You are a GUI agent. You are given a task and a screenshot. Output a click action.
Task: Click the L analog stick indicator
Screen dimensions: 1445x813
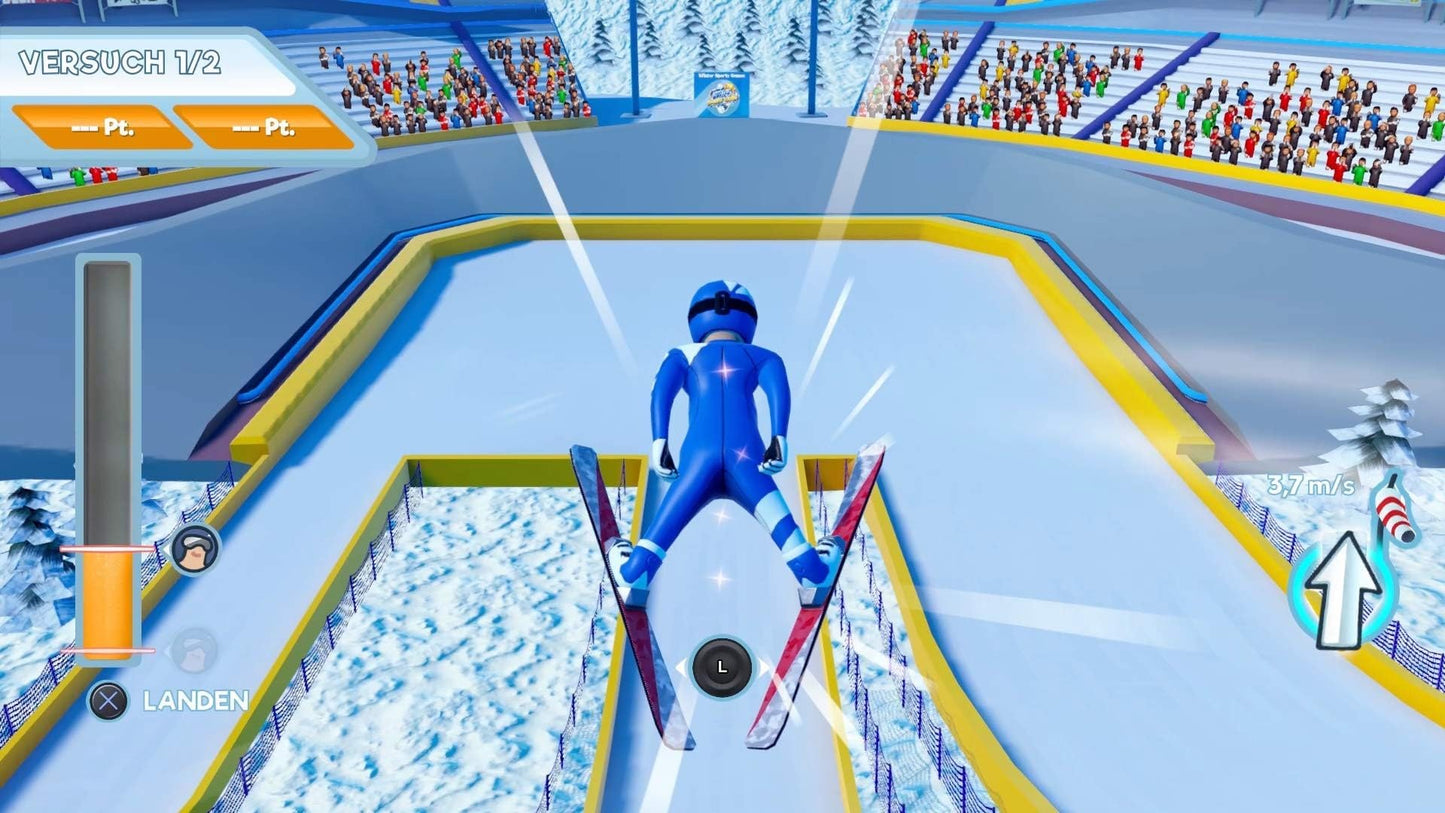click(722, 668)
